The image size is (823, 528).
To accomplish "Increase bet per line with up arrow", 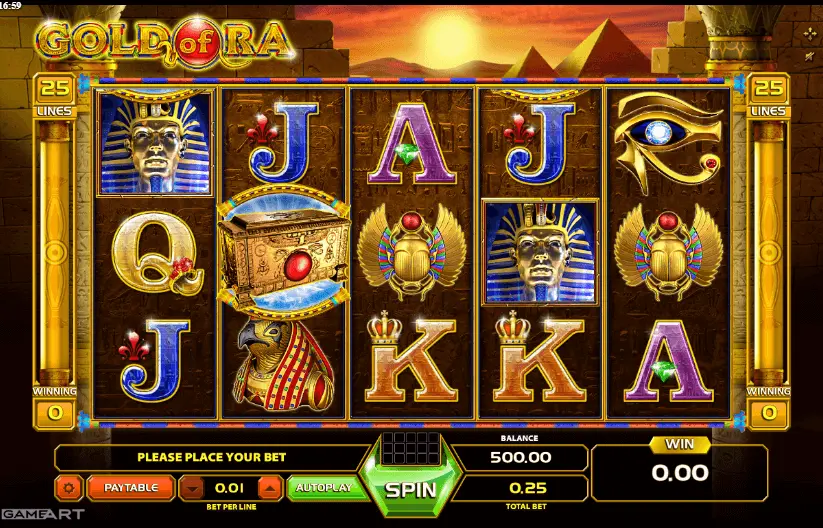I will (270, 488).
